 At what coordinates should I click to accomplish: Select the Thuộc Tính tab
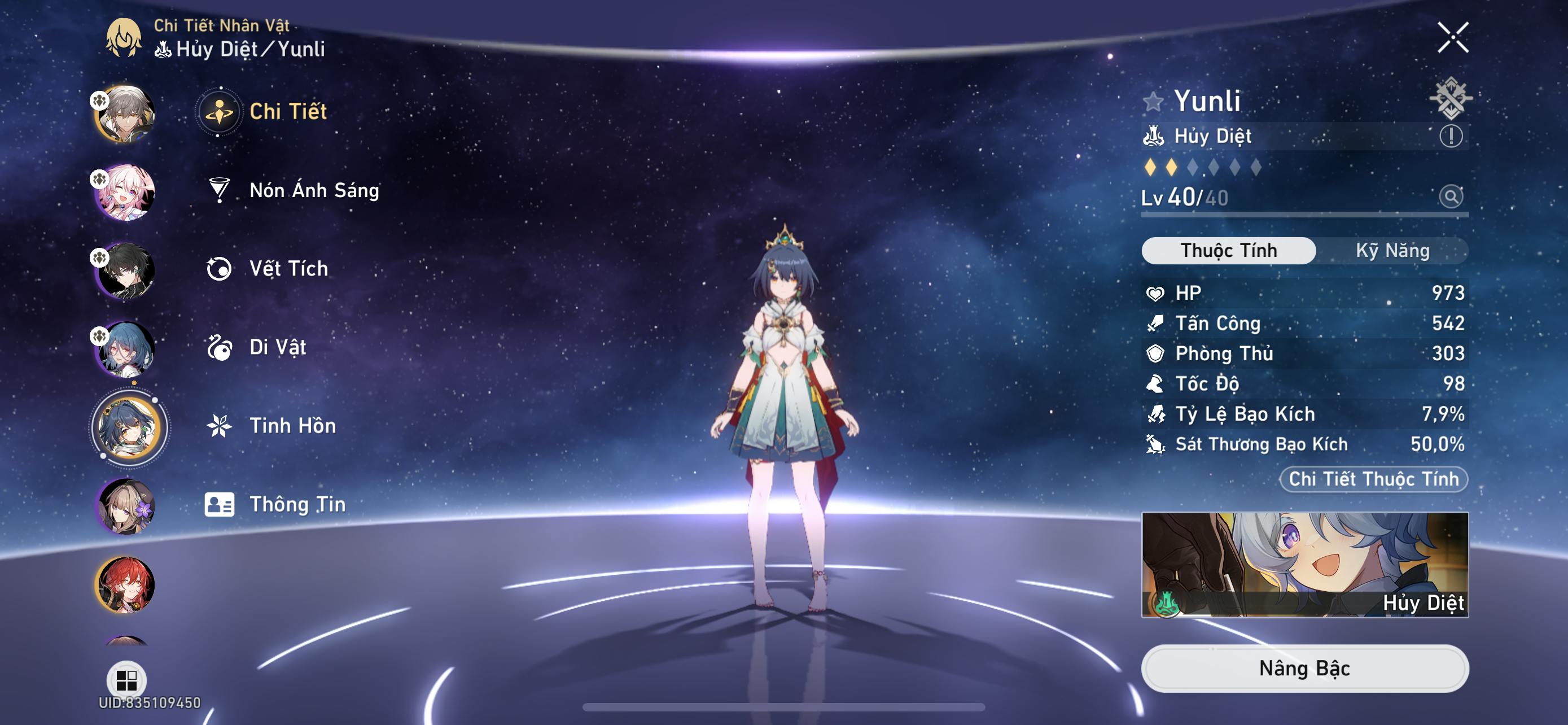click(x=1228, y=251)
